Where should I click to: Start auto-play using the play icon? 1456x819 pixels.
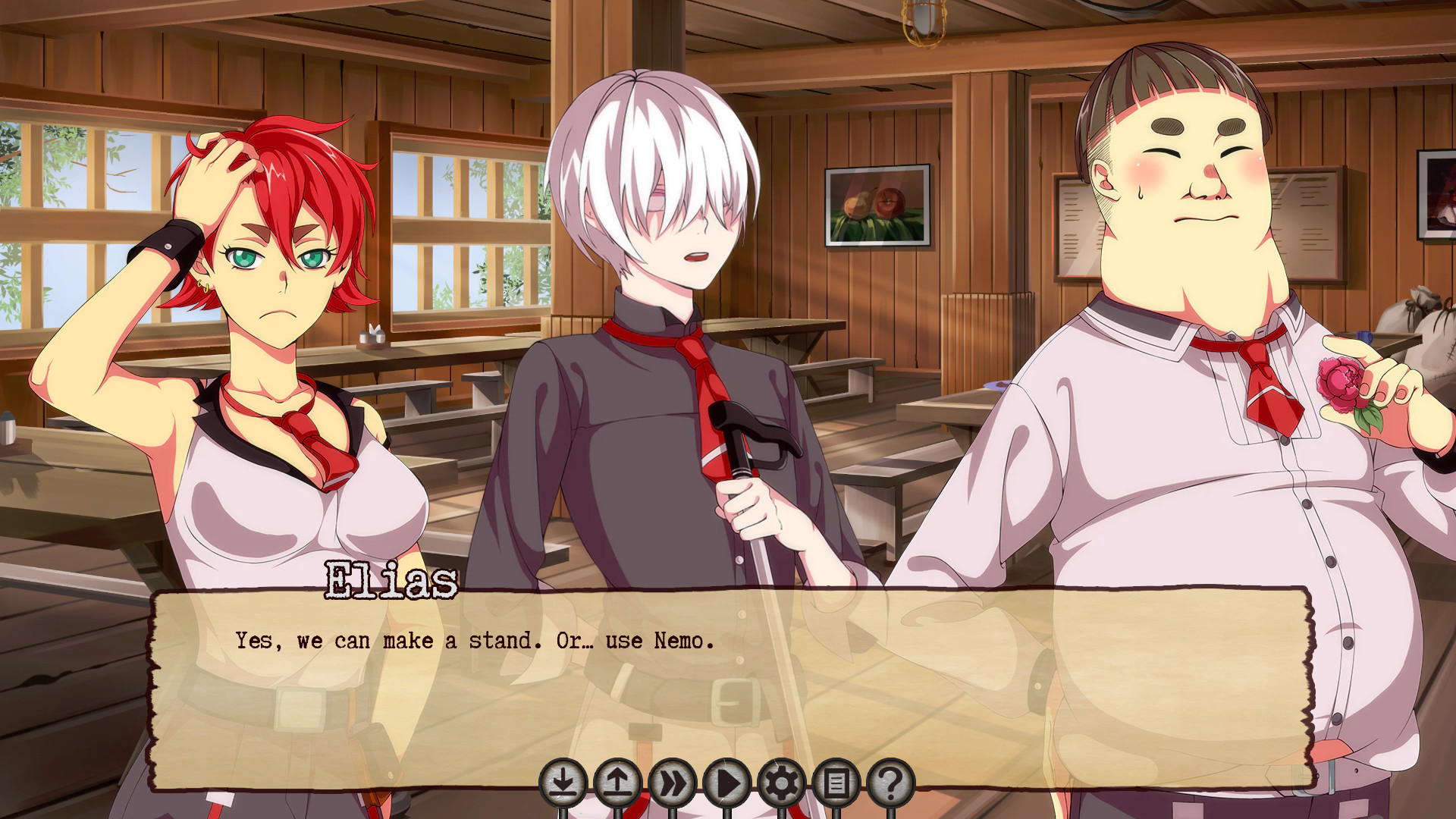tap(726, 780)
